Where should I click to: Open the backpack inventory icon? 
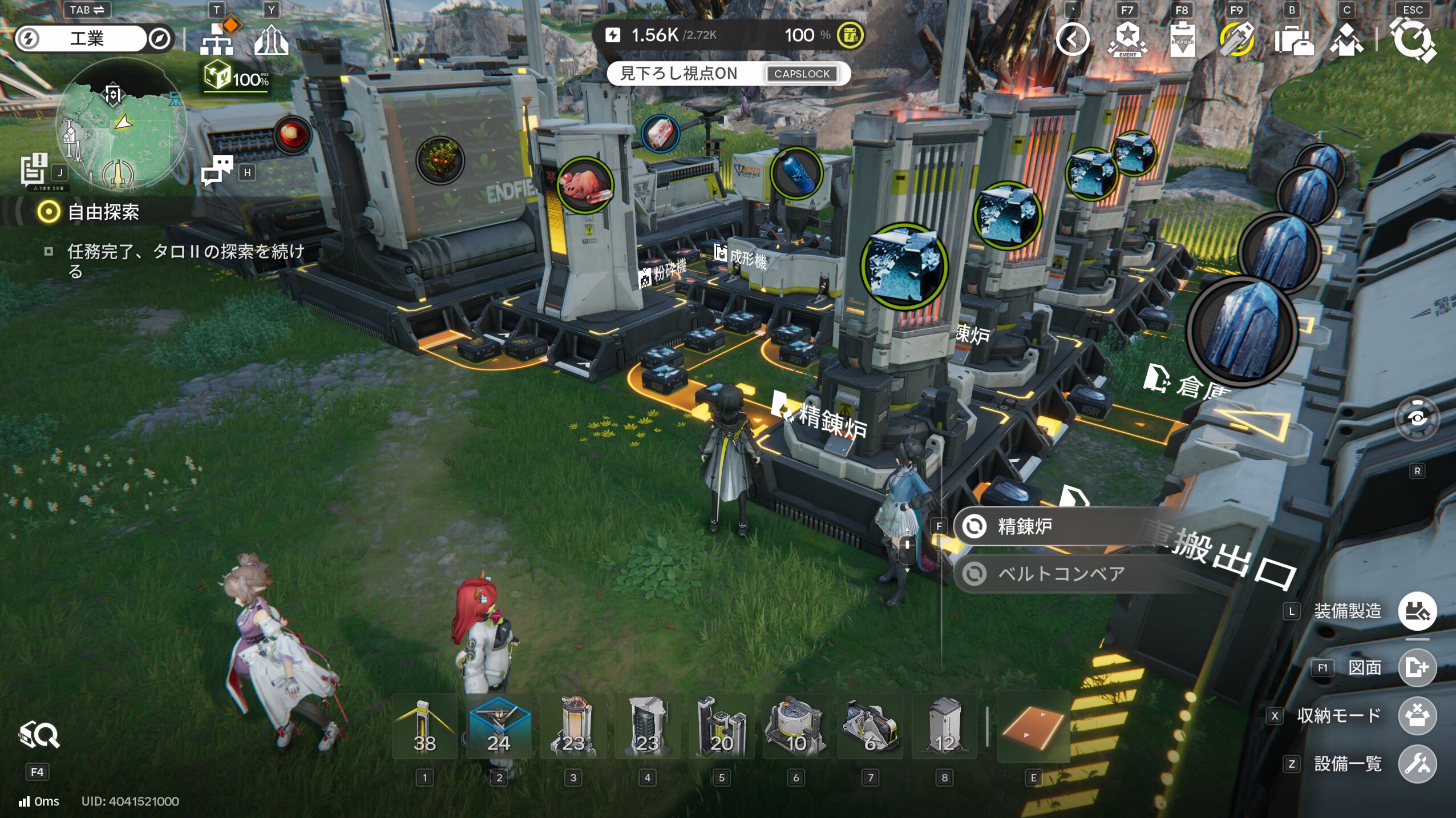(1293, 40)
